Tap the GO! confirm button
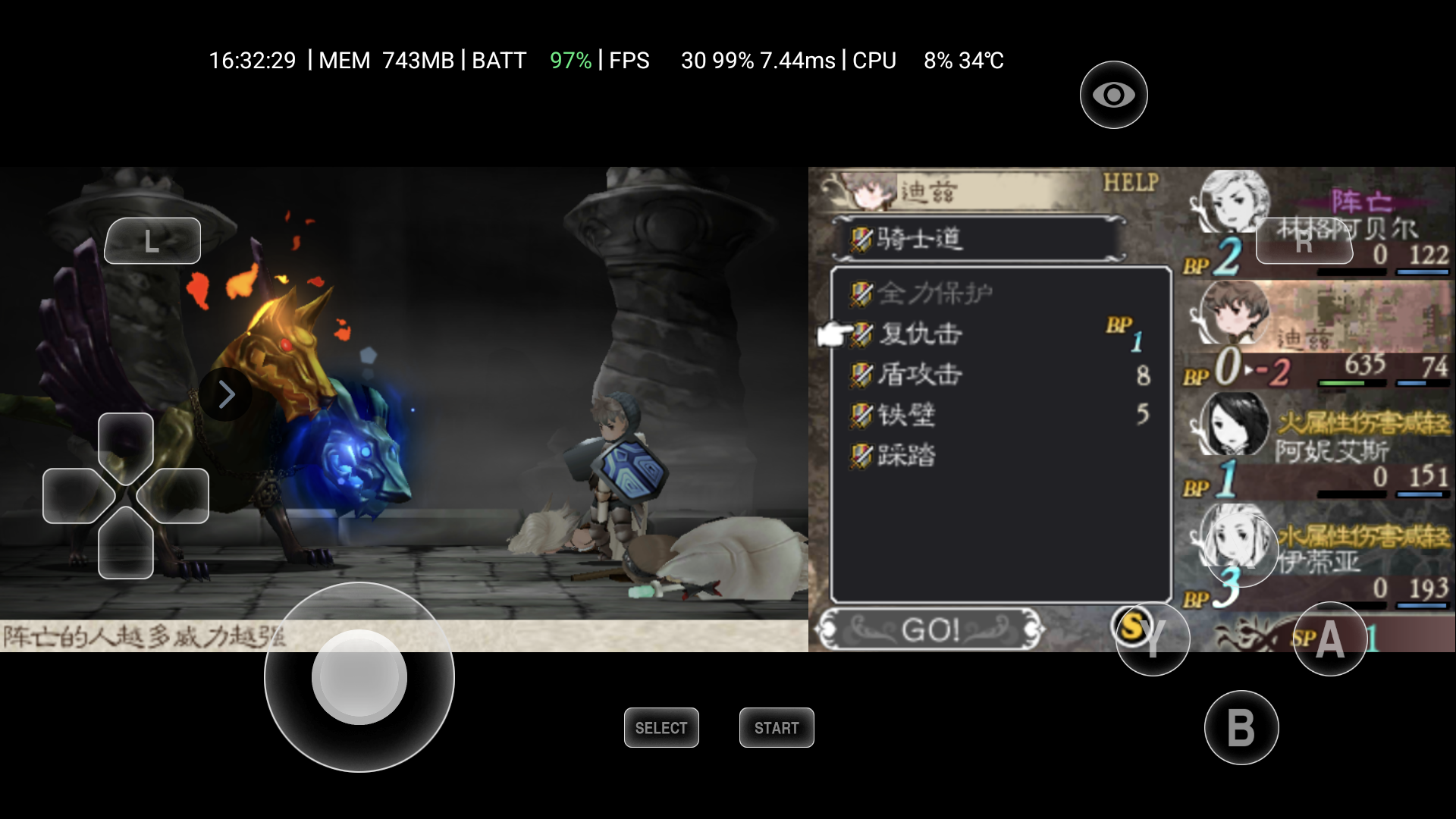 click(x=930, y=629)
